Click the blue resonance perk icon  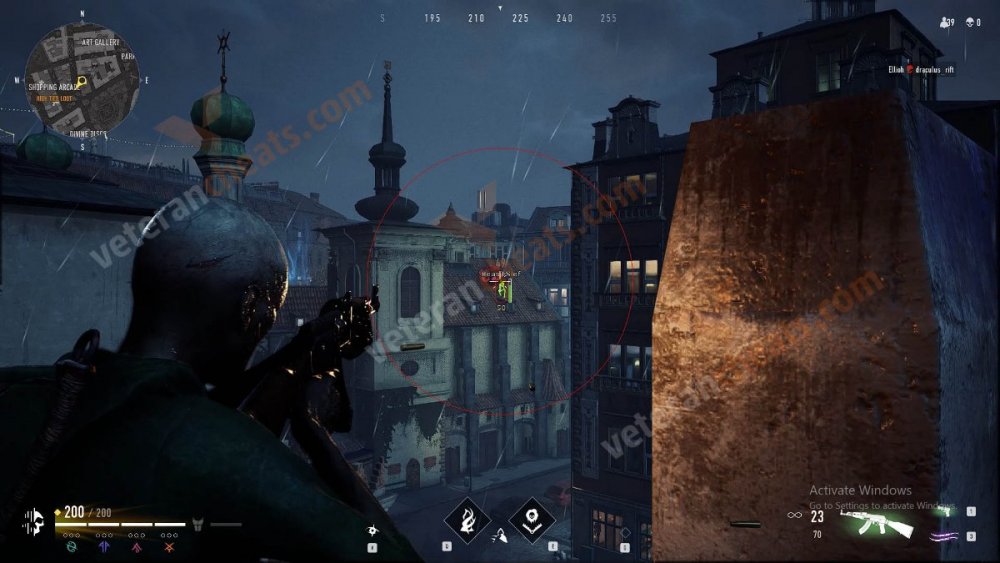click(104, 546)
